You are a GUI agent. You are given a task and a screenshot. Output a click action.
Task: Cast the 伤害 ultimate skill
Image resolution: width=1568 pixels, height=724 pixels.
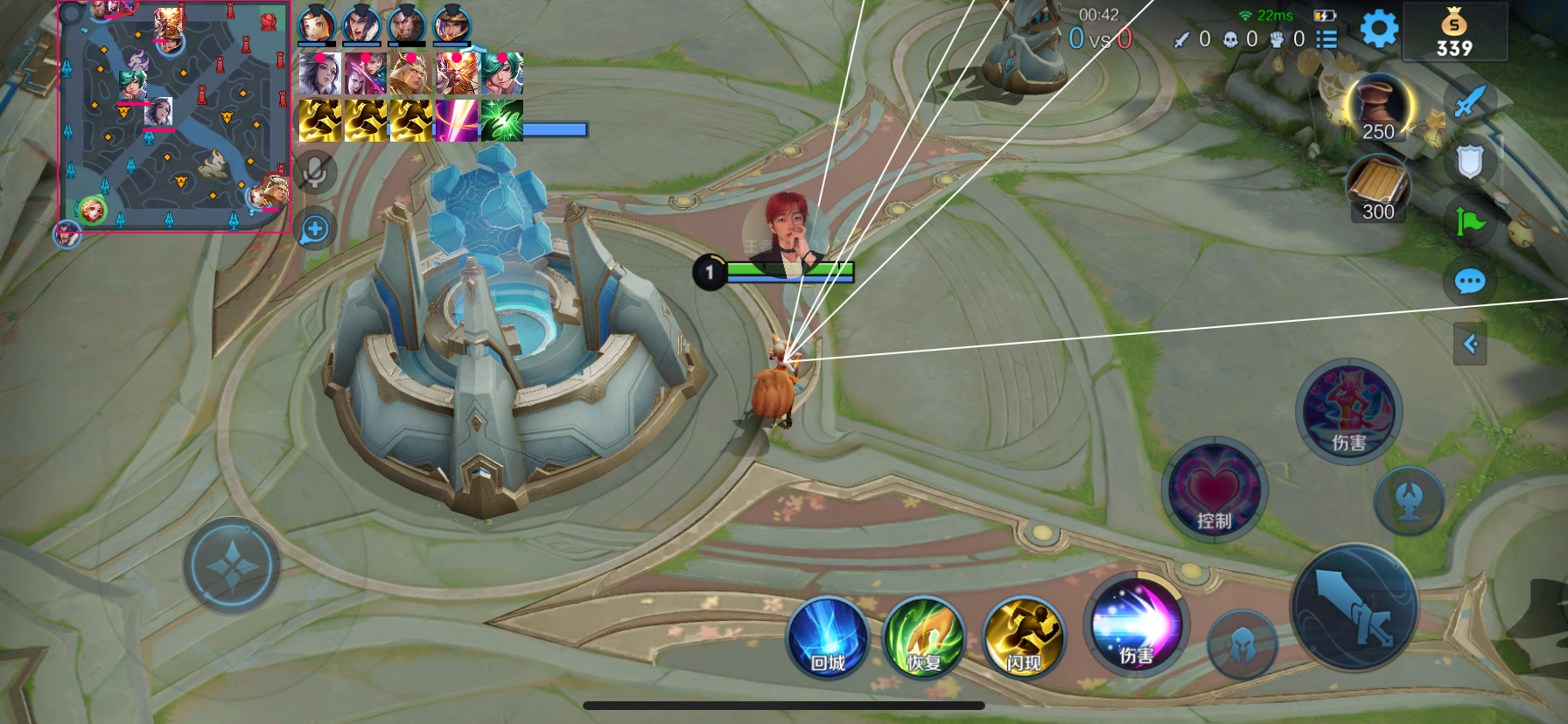click(x=1348, y=411)
